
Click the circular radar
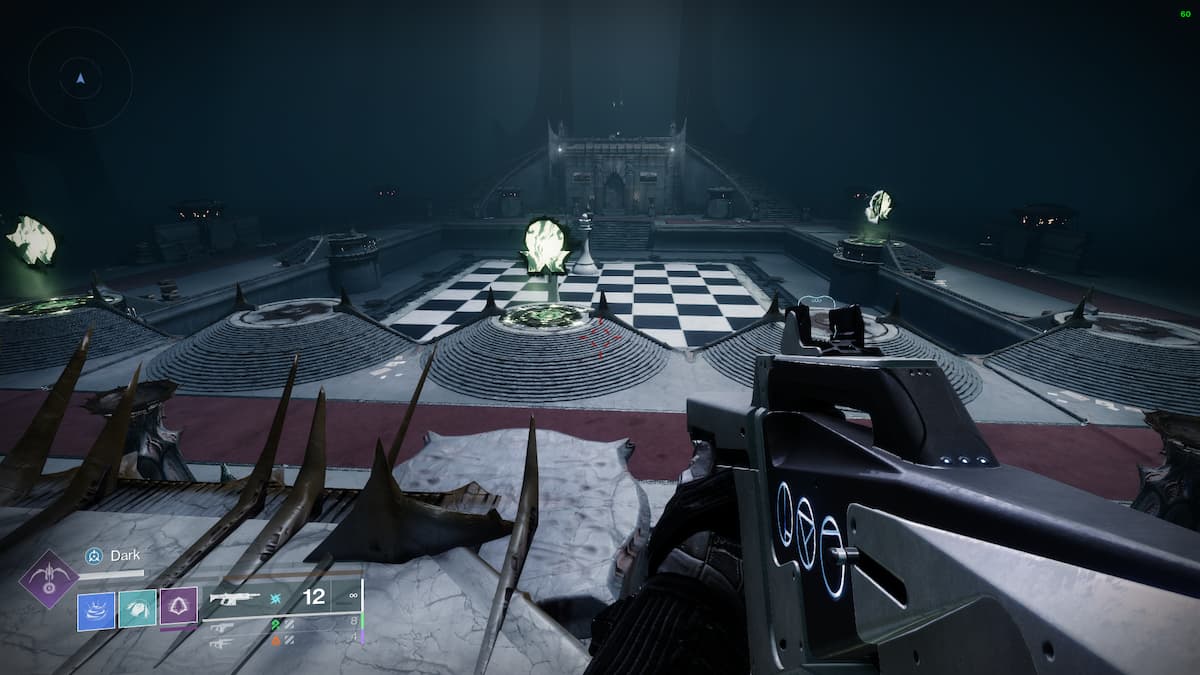tap(80, 77)
